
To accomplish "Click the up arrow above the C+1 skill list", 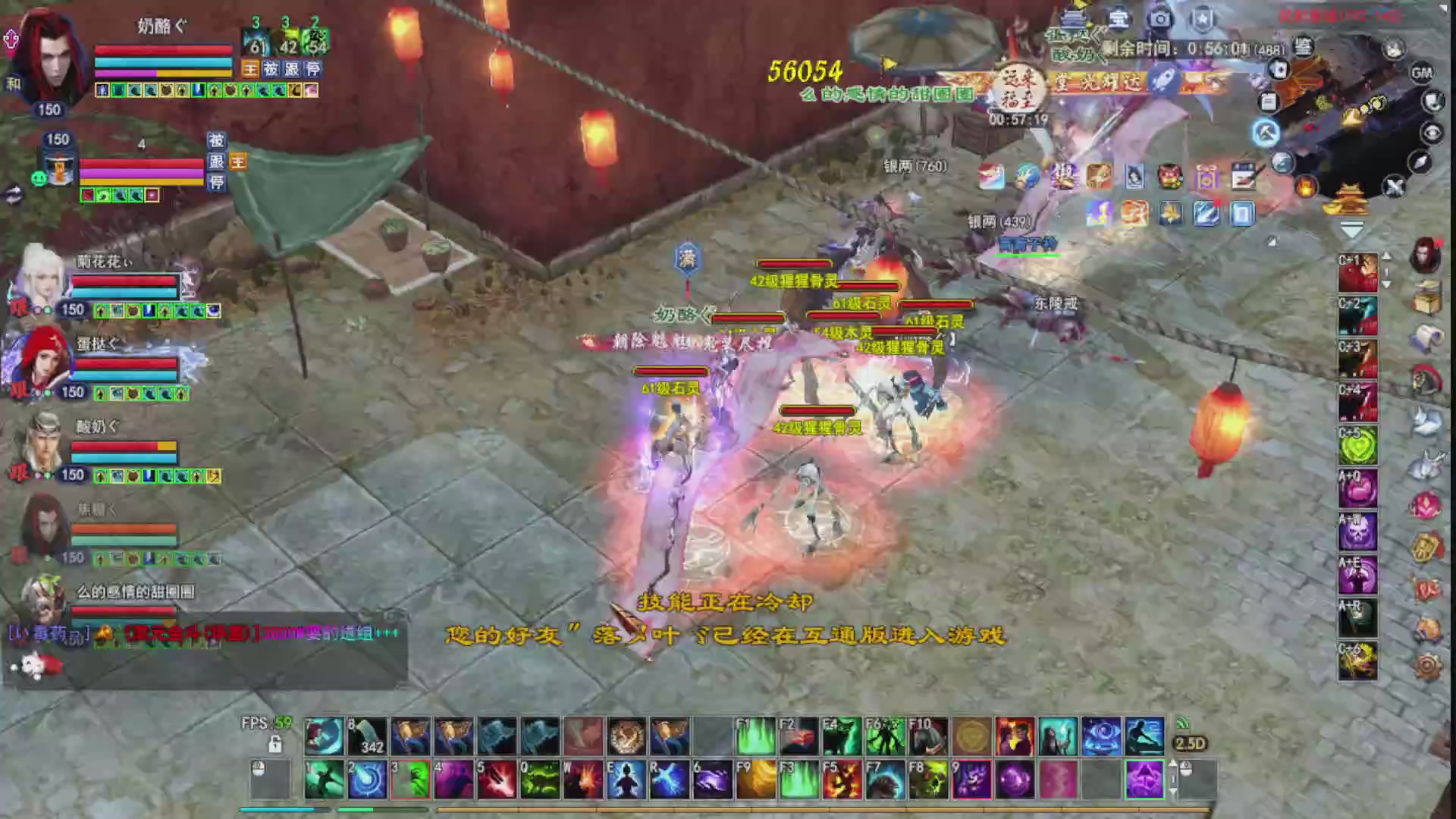I will 1385,257.
